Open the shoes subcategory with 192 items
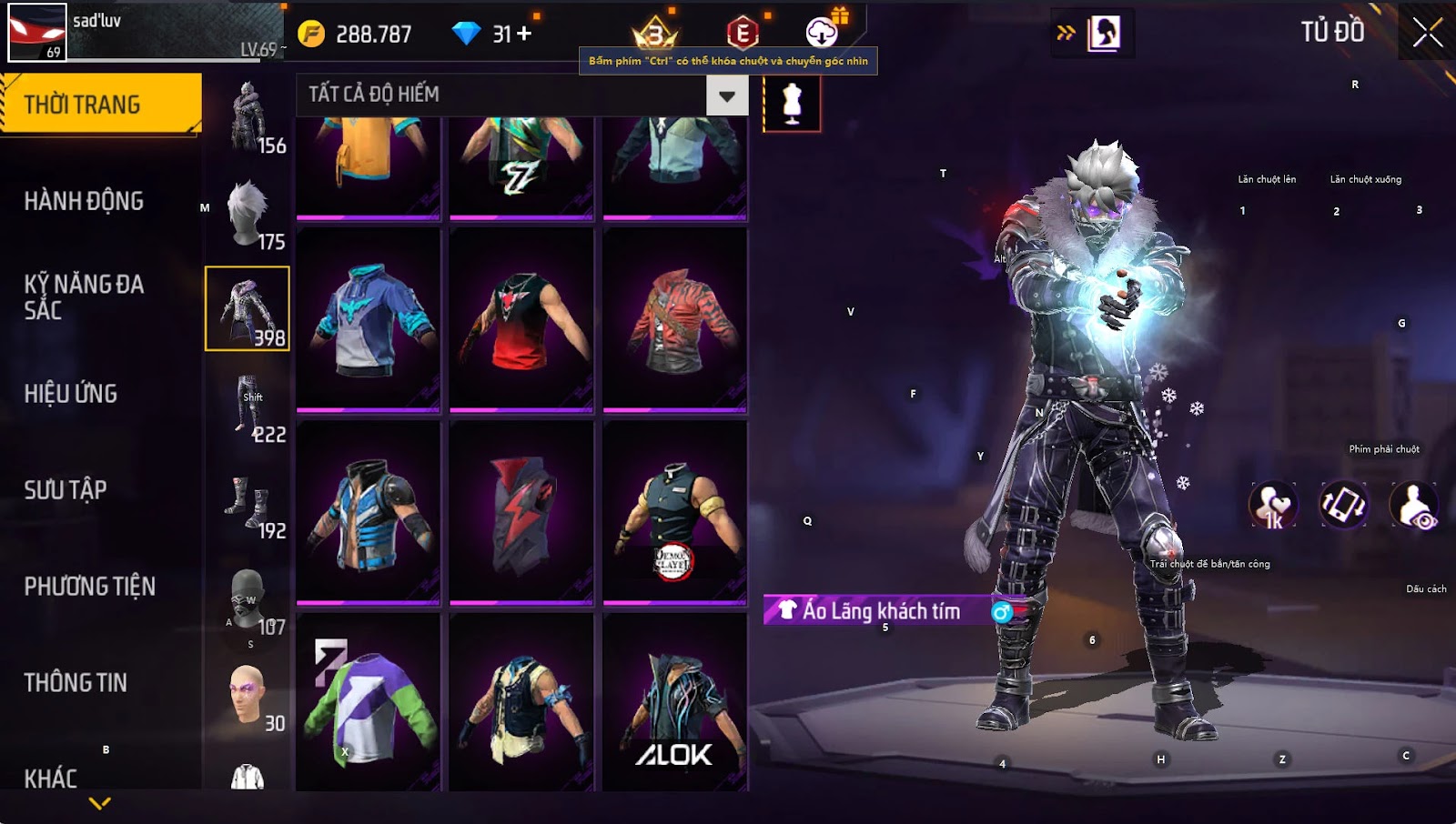The width and height of the screenshot is (1456, 824). tap(248, 504)
